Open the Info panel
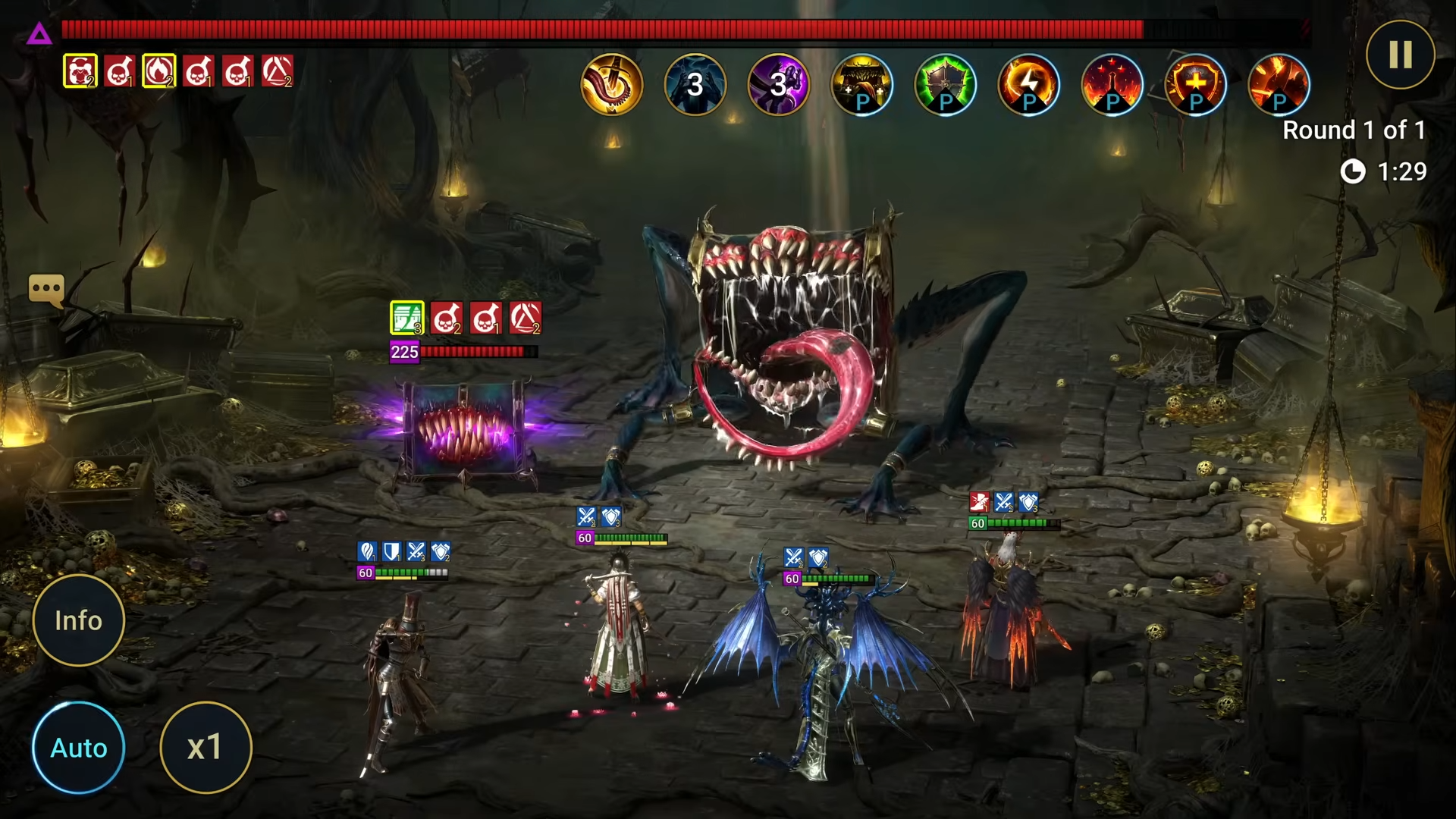This screenshot has width=1456, height=819. pos(79,620)
